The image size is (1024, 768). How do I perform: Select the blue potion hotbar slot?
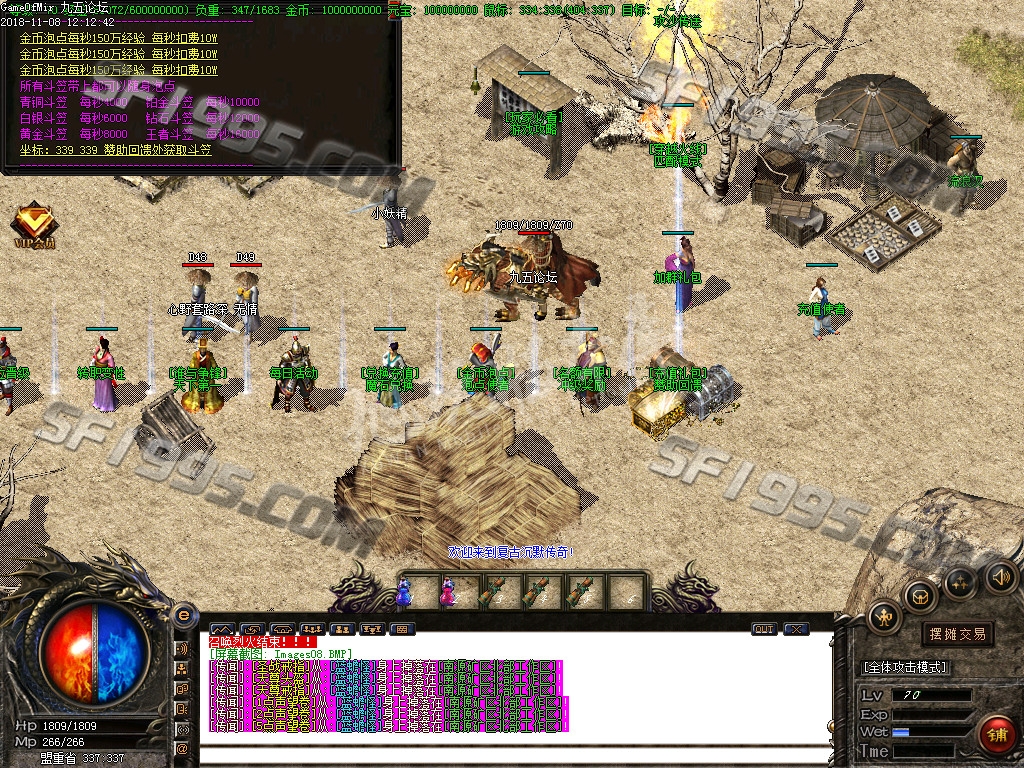[404, 593]
